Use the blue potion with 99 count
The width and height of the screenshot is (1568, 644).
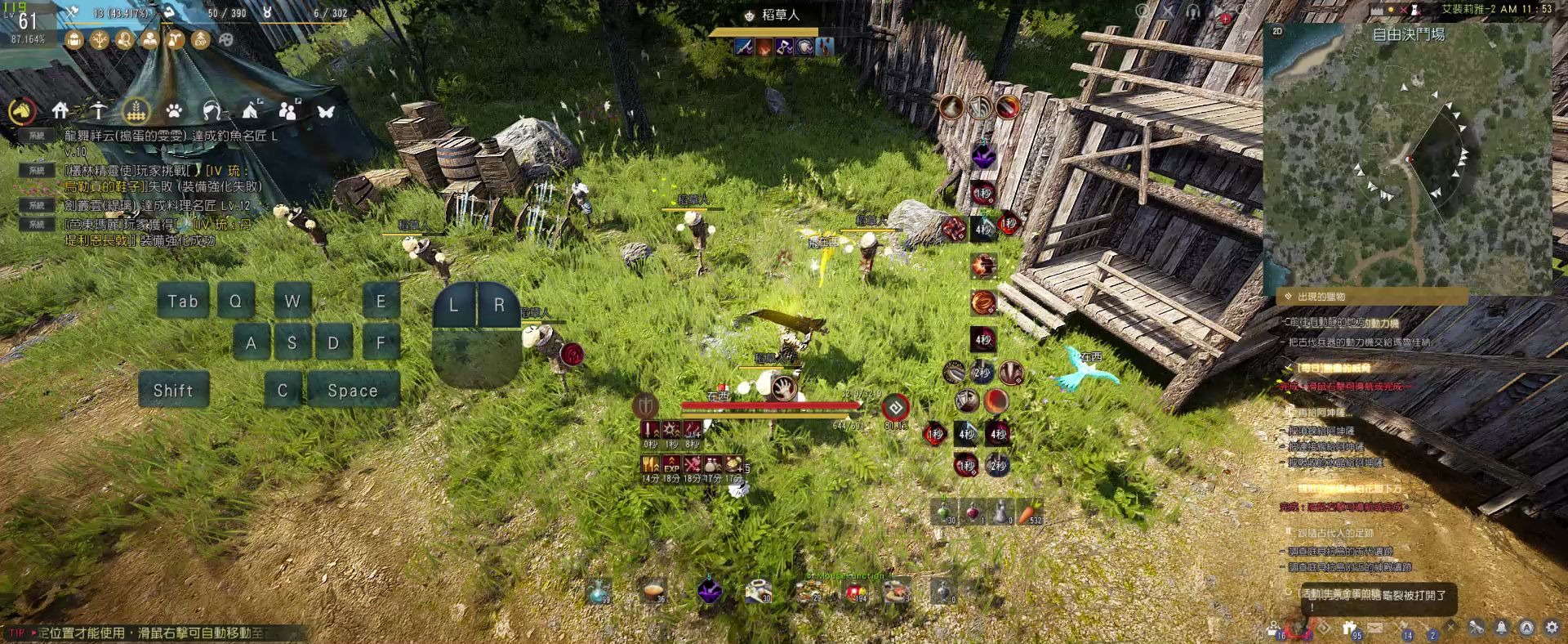(599, 591)
